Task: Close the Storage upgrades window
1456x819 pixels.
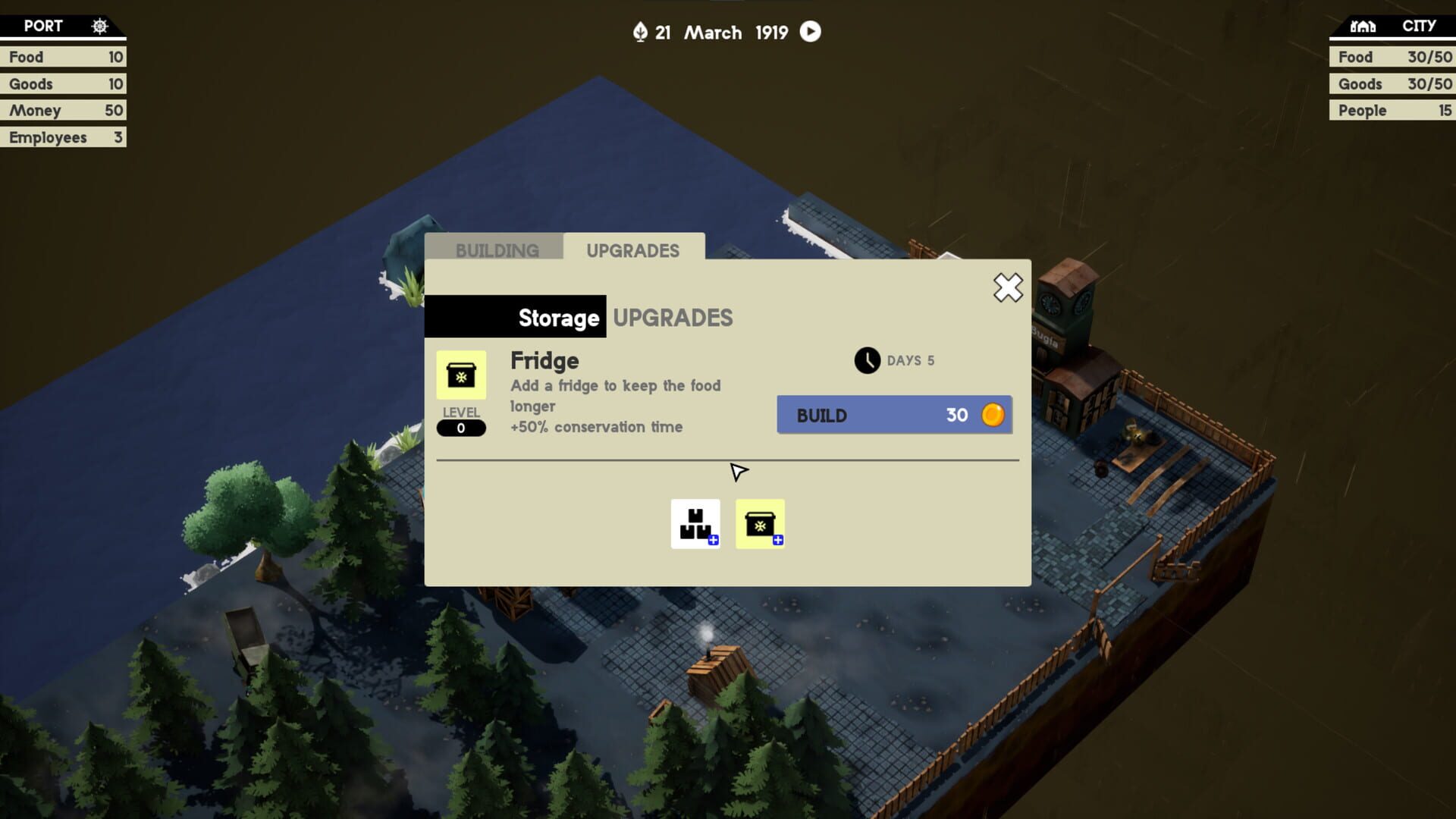Action: point(1007,288)
